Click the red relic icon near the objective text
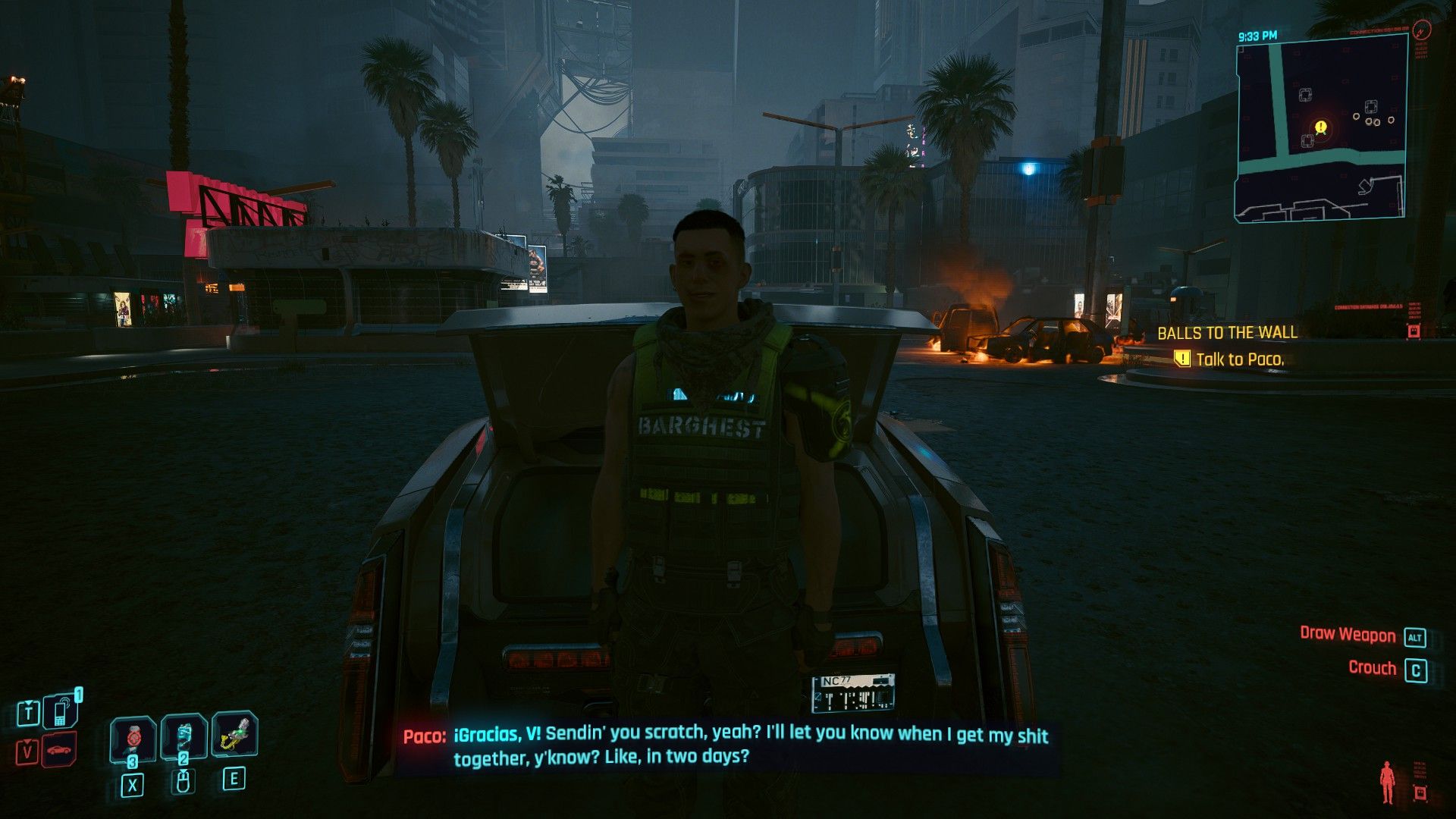 (x=1414, y=331)
